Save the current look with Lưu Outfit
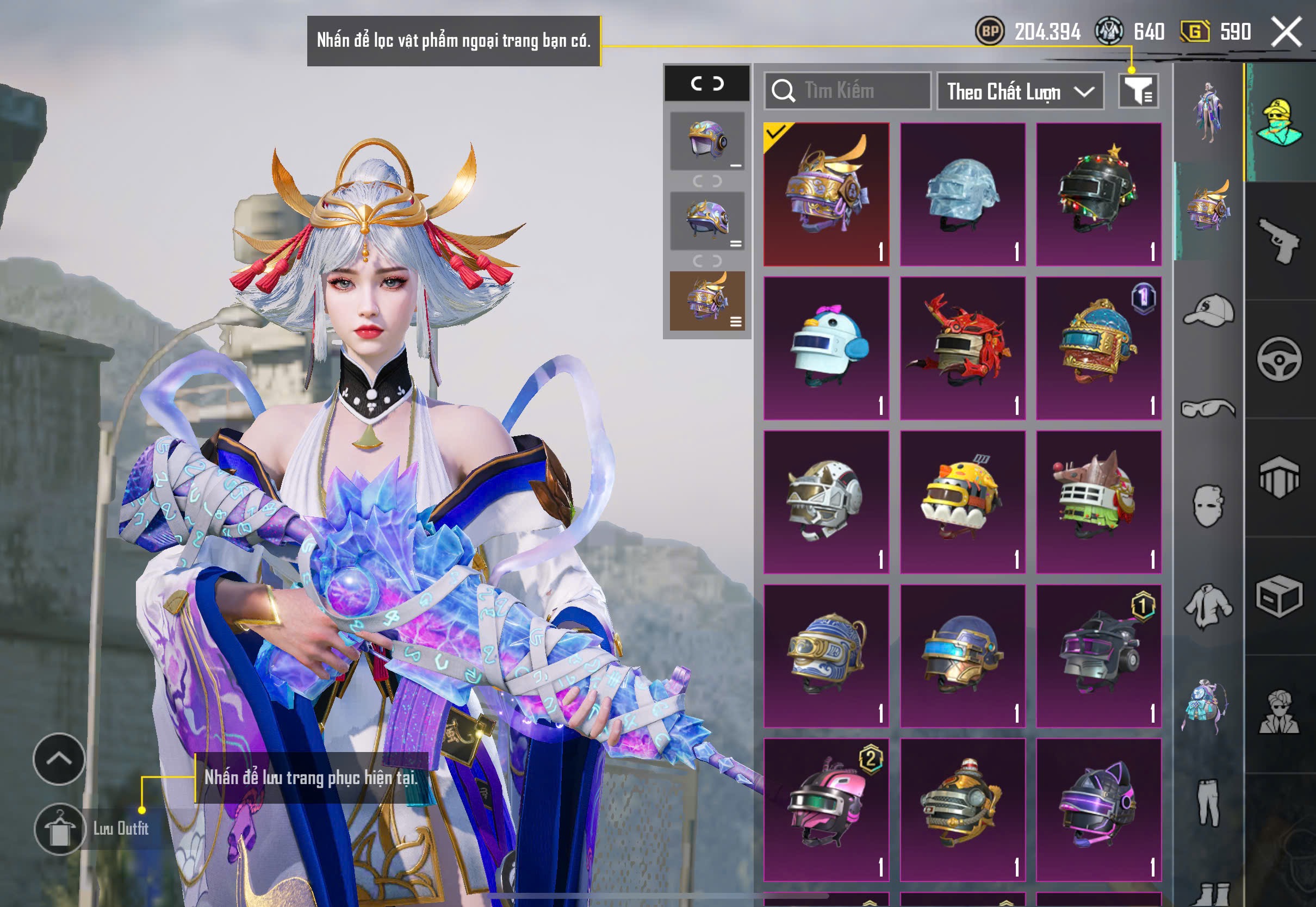Viewport: 1316px width, 907px height. pyautogui.click(x=60, y=829)
